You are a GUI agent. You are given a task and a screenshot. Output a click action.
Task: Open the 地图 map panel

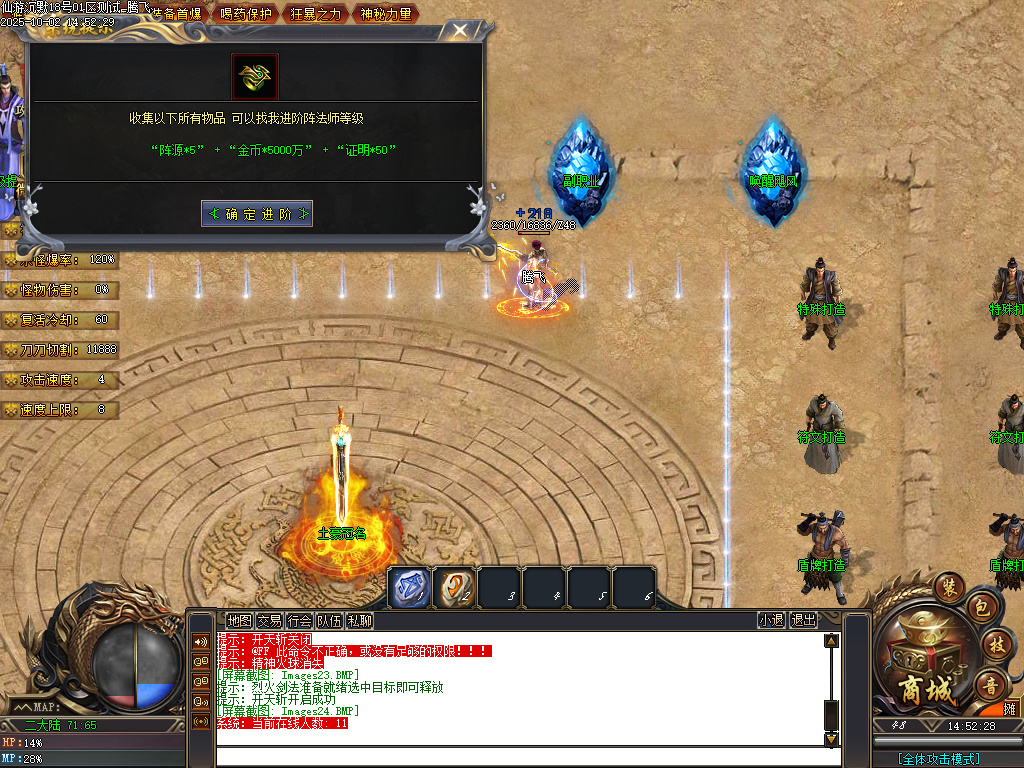[x=239, y=620]
